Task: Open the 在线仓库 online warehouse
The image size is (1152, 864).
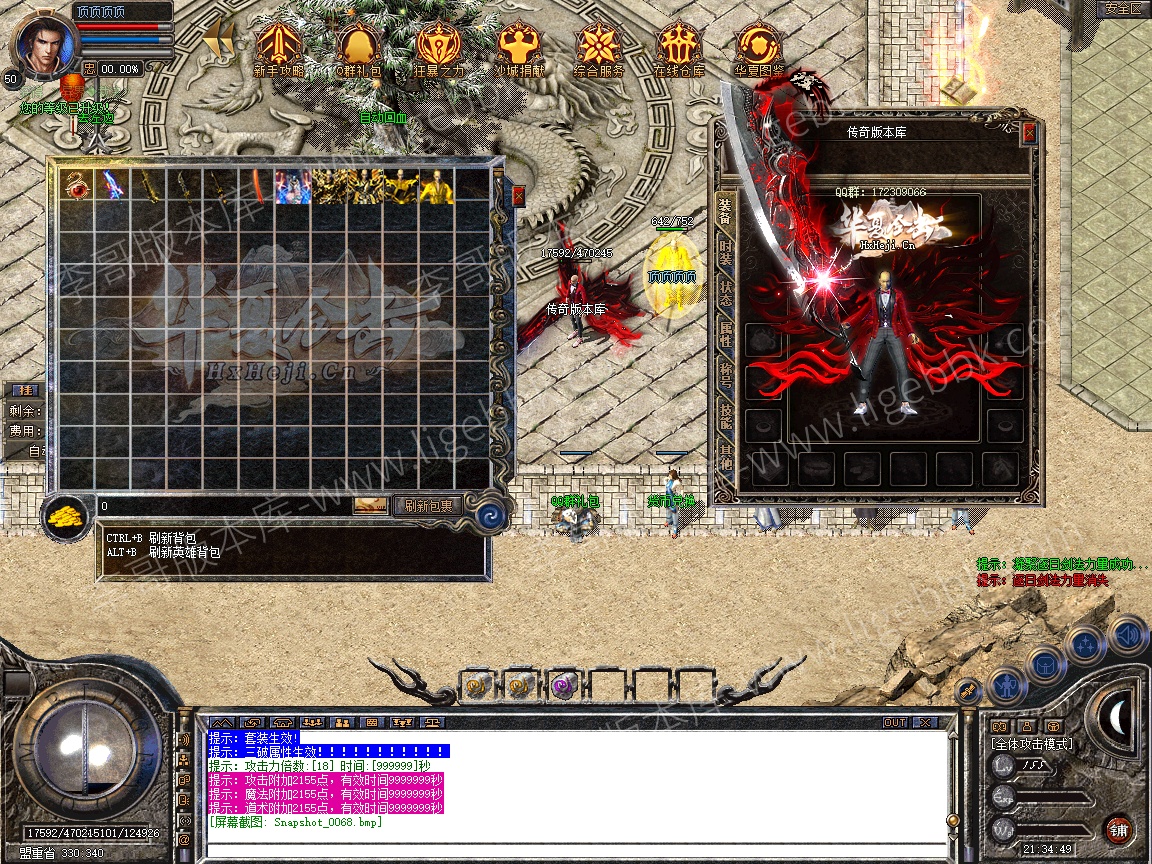Action: tap(679, 48)
